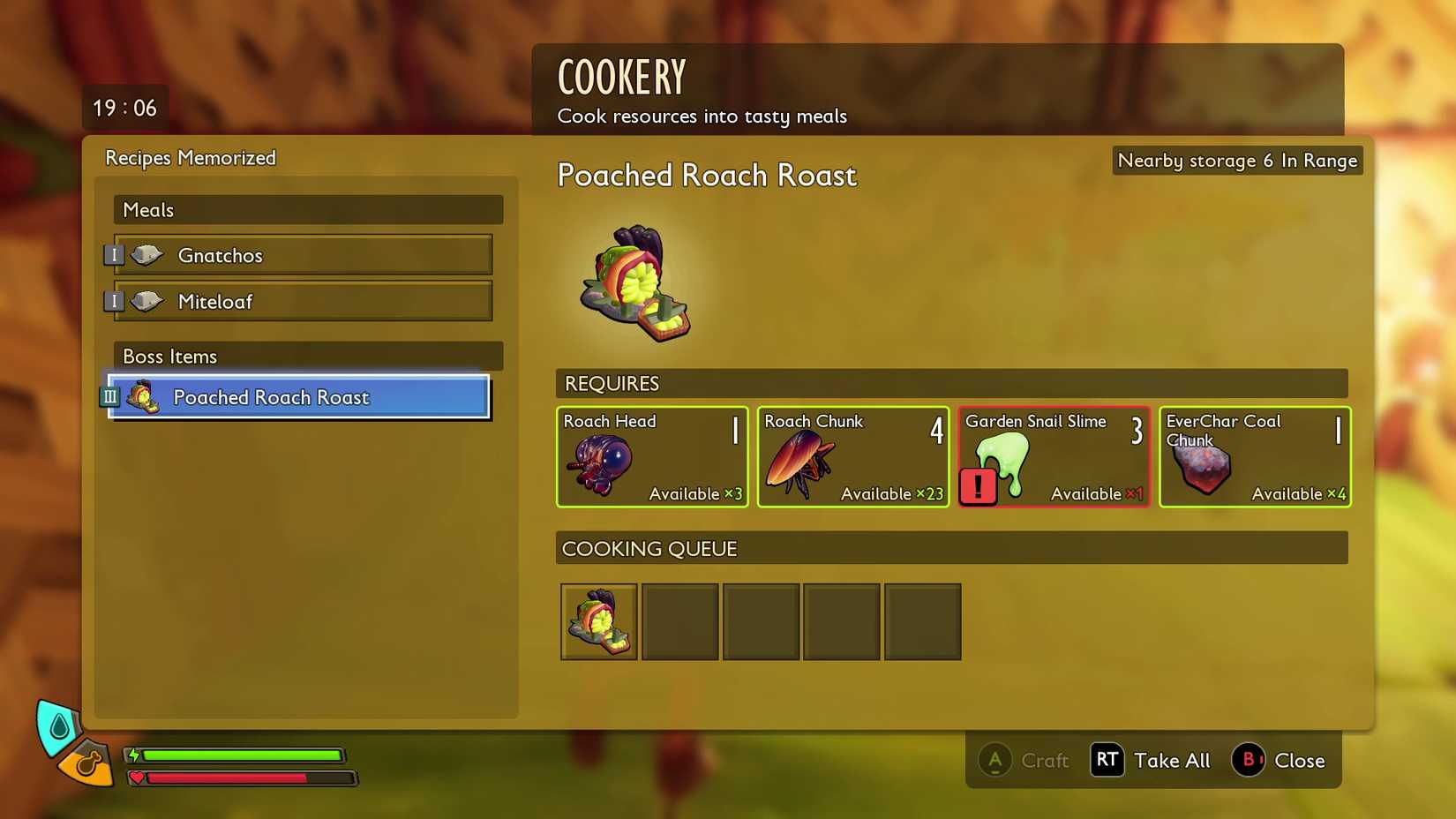The image size is (1456, 819).
Task: Take All cooked items
Action: [x=1151, y=760]
